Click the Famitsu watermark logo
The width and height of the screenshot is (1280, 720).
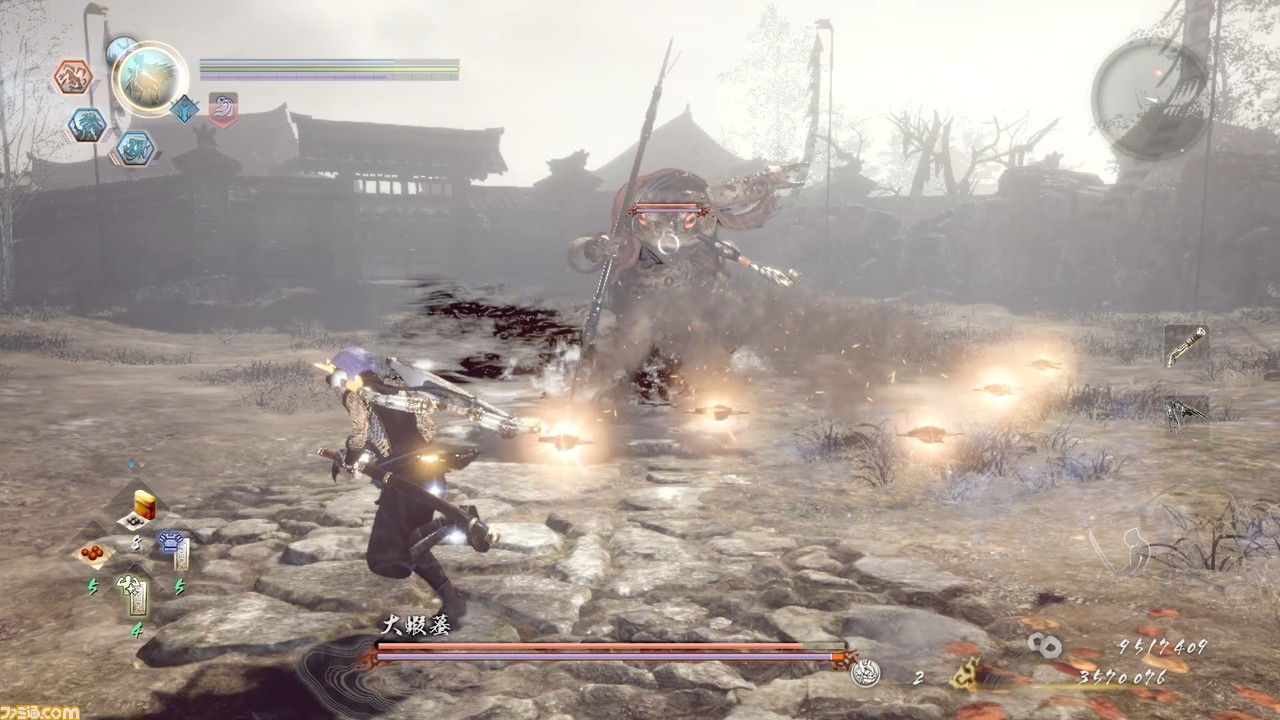[40, 712]
